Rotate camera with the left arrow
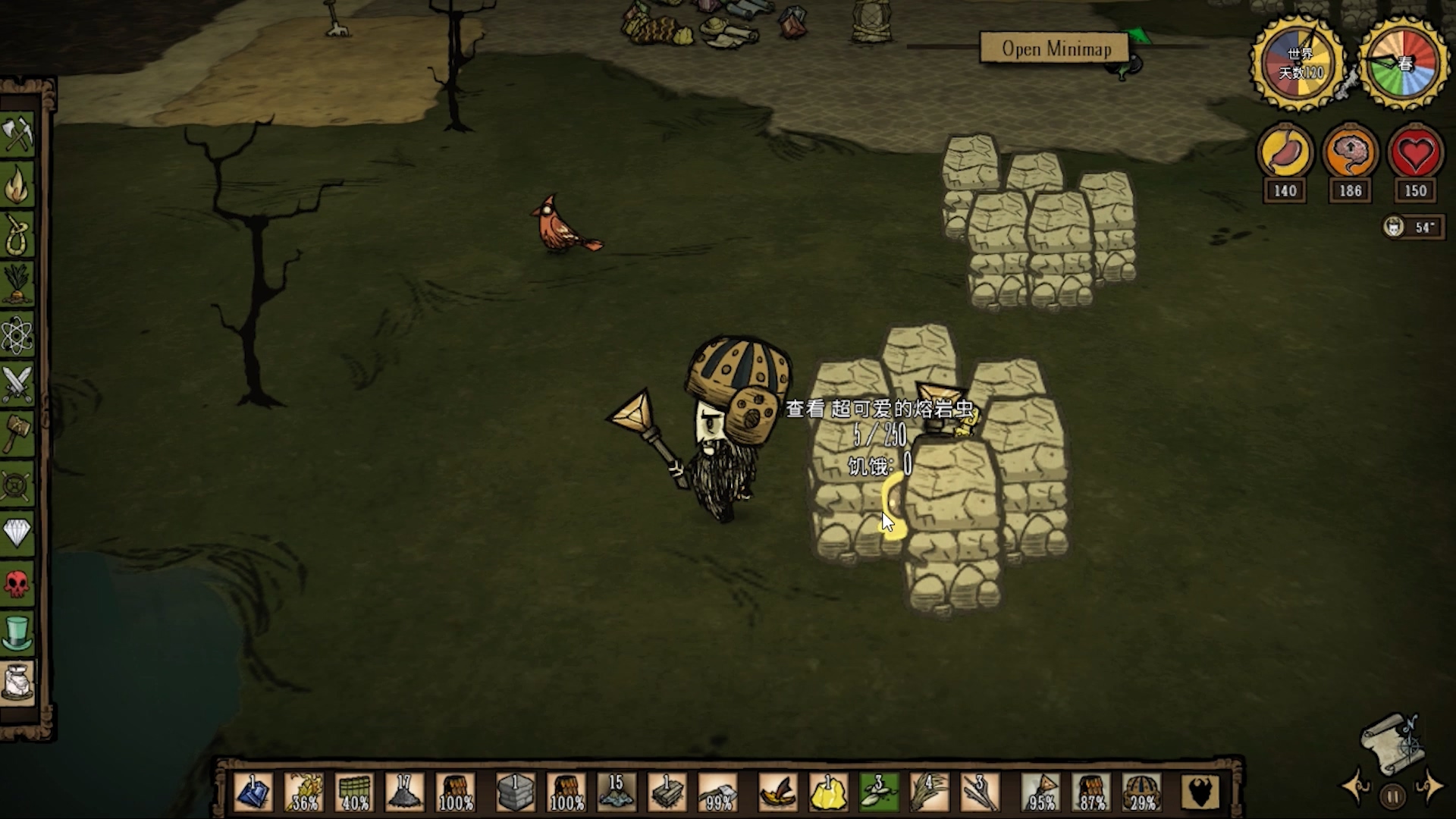This screenshot has height=819, width=1456. pos(1354,786)
